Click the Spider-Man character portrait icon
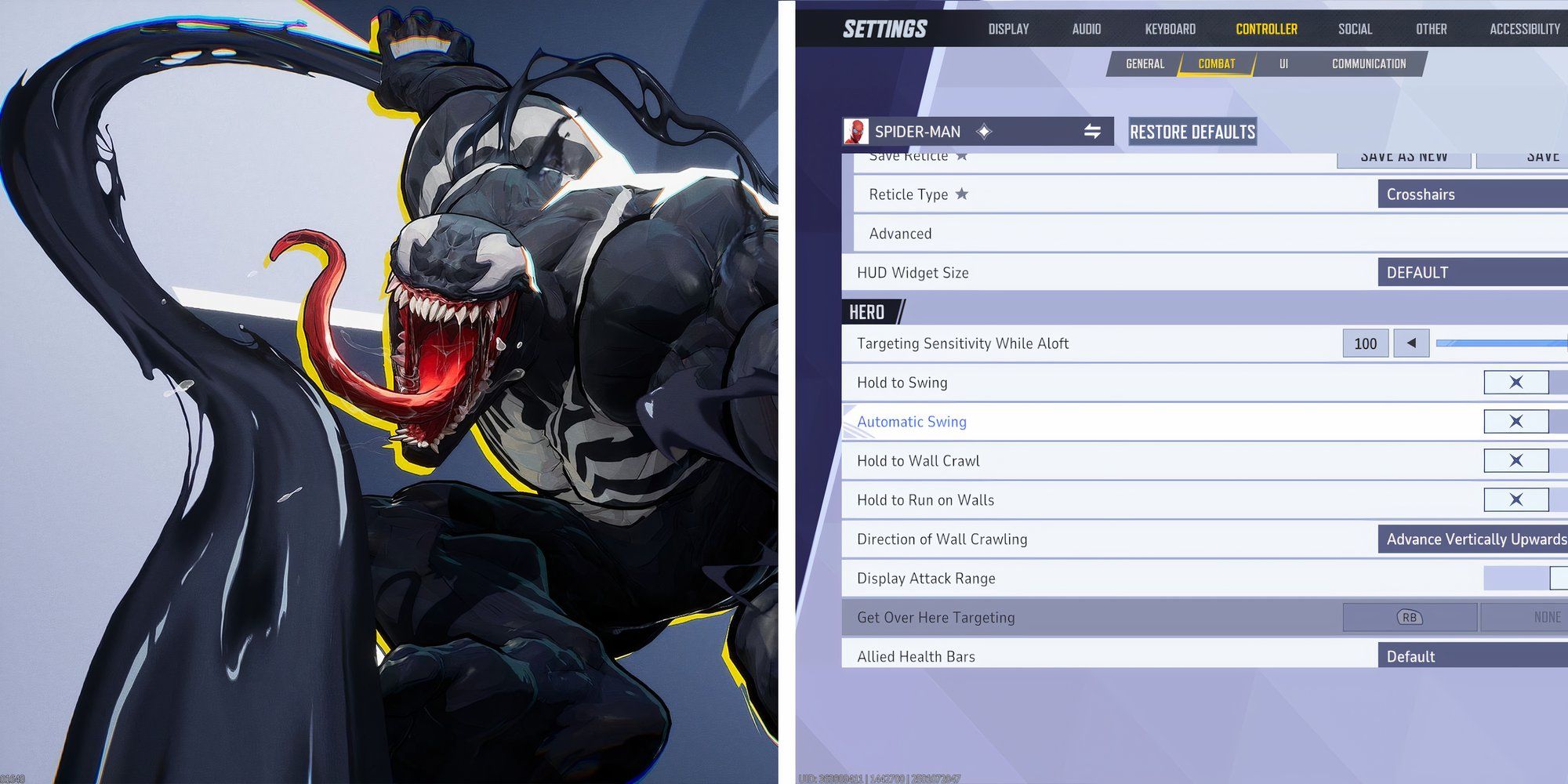The height and width of the screenshot is (784, 1568). (858, 131)
